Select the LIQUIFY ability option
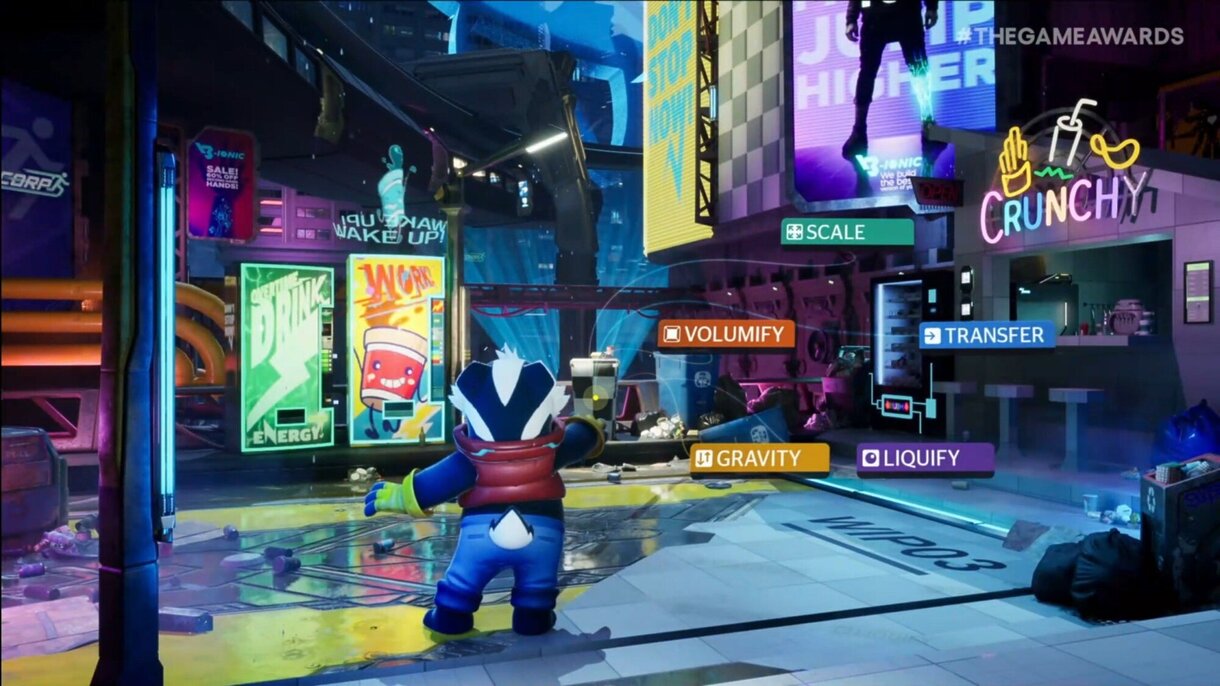1220x686 pixels. (924, 458)
